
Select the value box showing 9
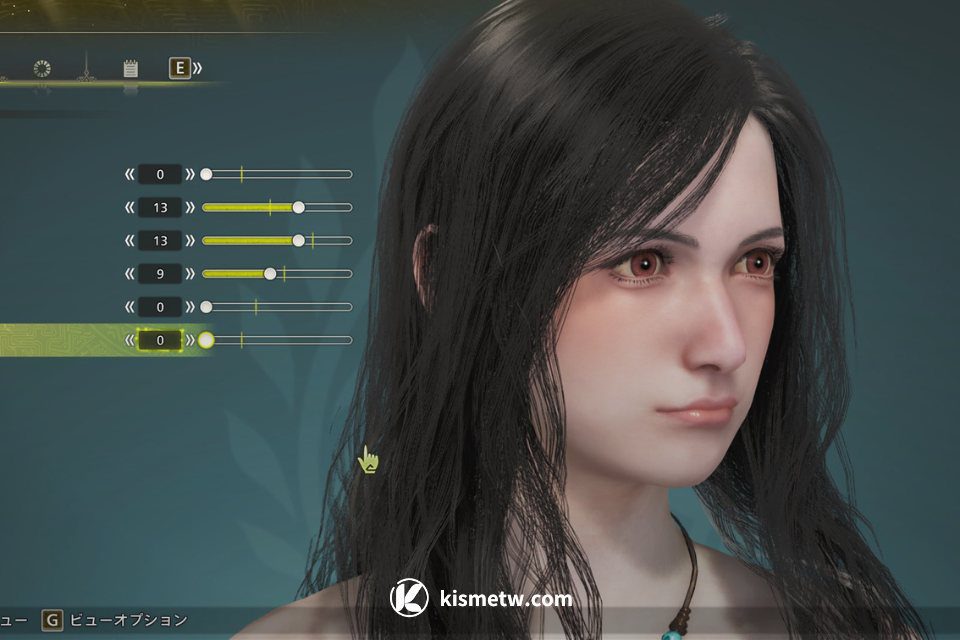[x=160, y=274]
